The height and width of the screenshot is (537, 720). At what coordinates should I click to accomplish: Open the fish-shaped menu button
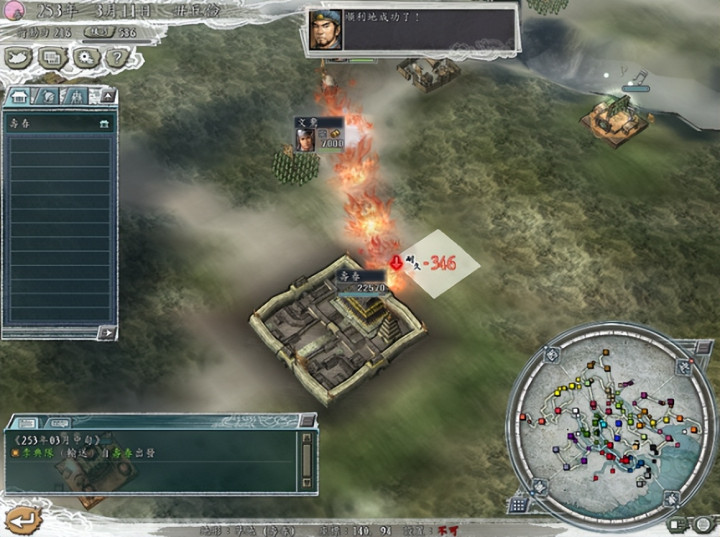coord(19,58)
